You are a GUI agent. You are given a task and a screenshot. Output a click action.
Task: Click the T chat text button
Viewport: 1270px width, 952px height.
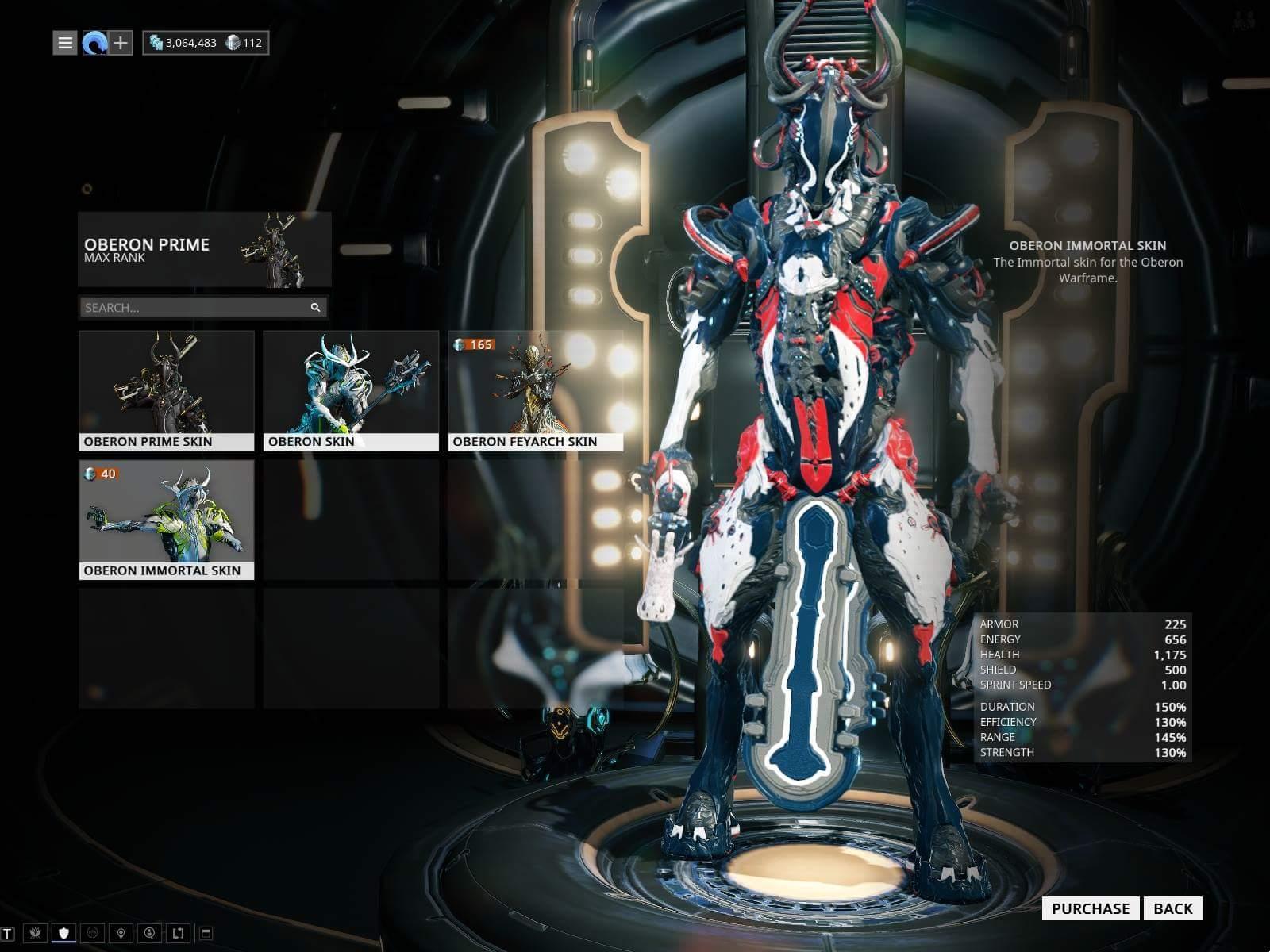pyautogui.click(x=8, y=933)
